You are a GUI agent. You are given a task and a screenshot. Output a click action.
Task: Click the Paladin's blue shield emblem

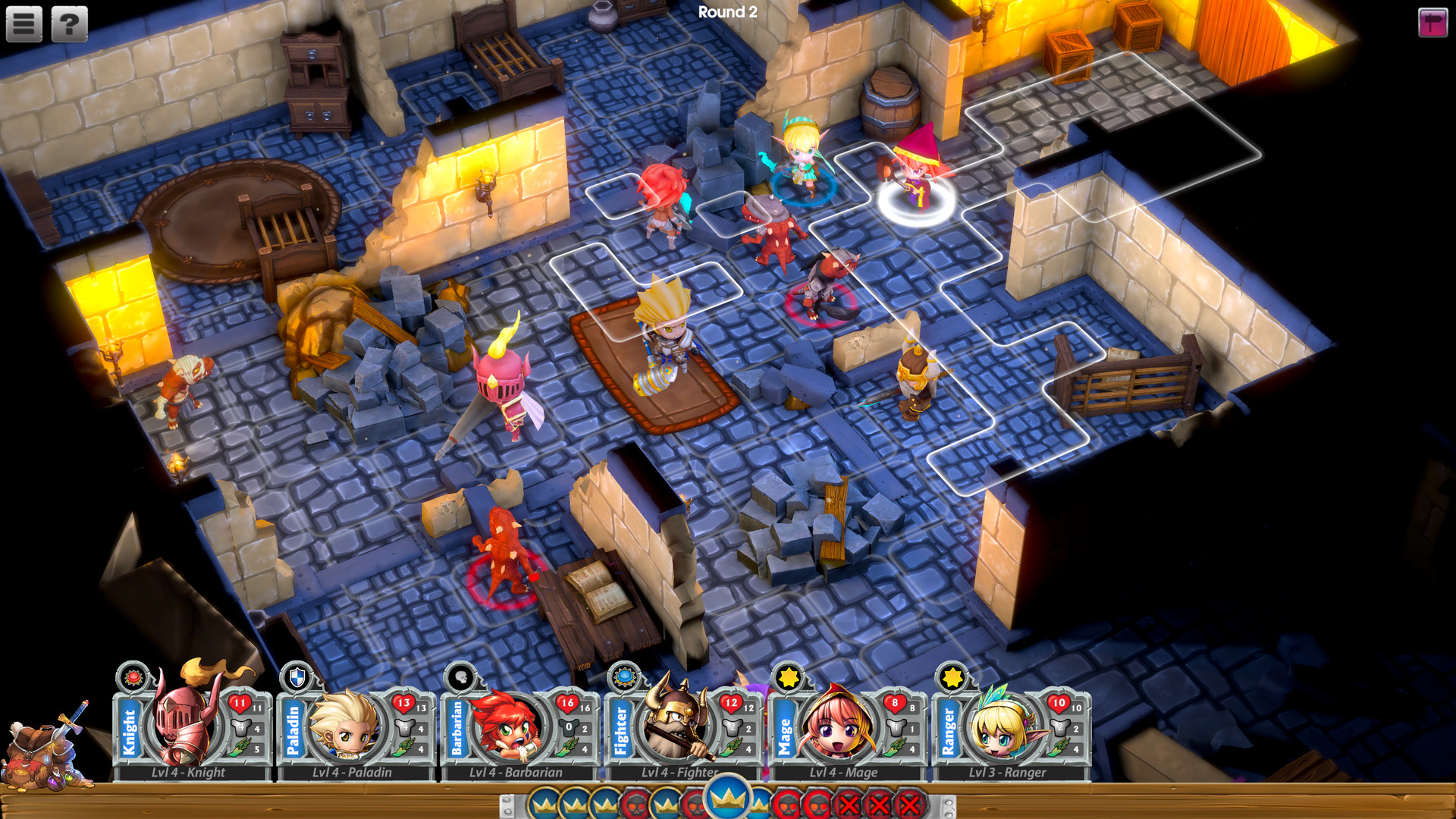(x=296, y=679)
